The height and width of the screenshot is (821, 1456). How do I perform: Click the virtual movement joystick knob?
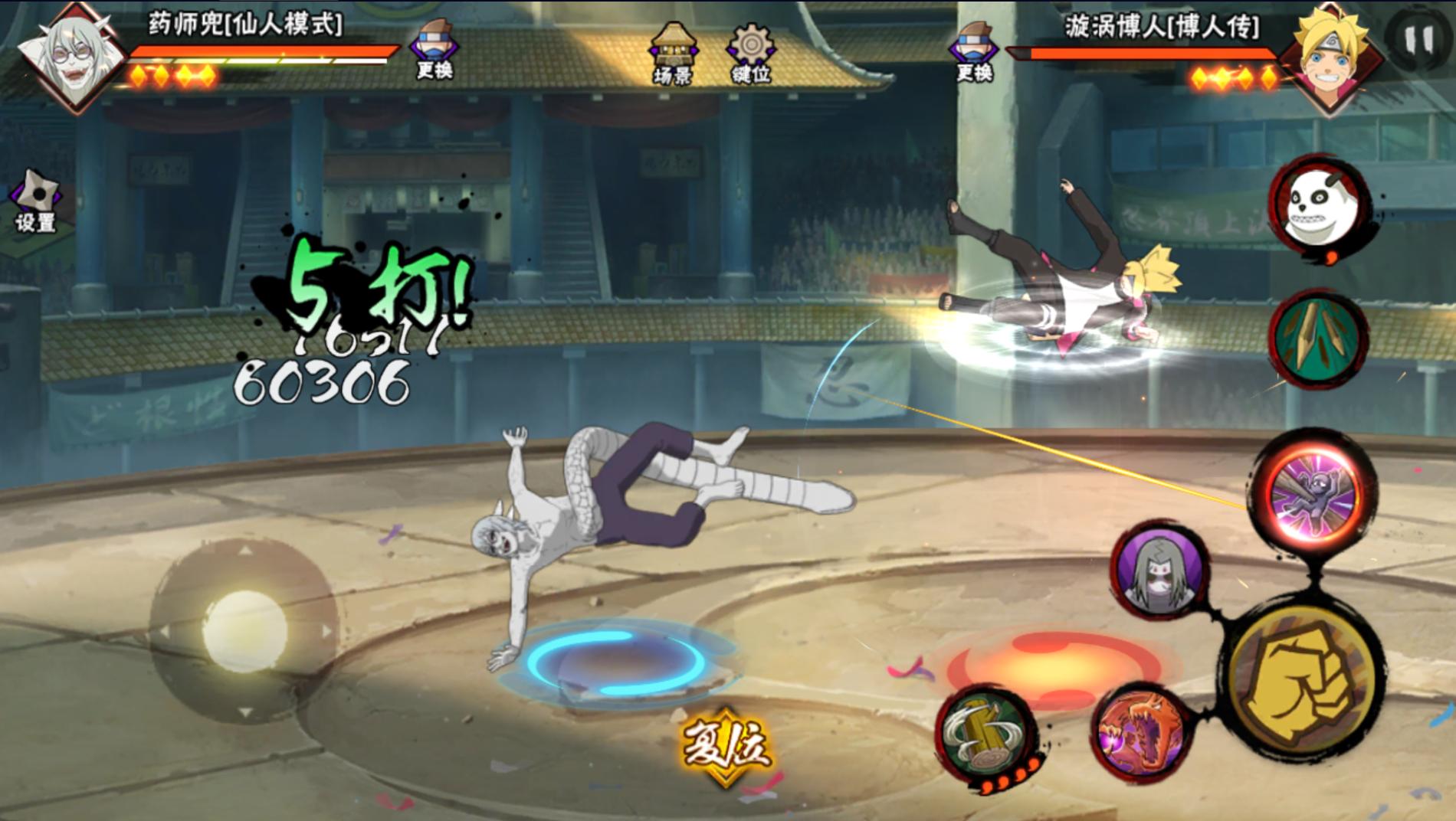coord(244,630)
